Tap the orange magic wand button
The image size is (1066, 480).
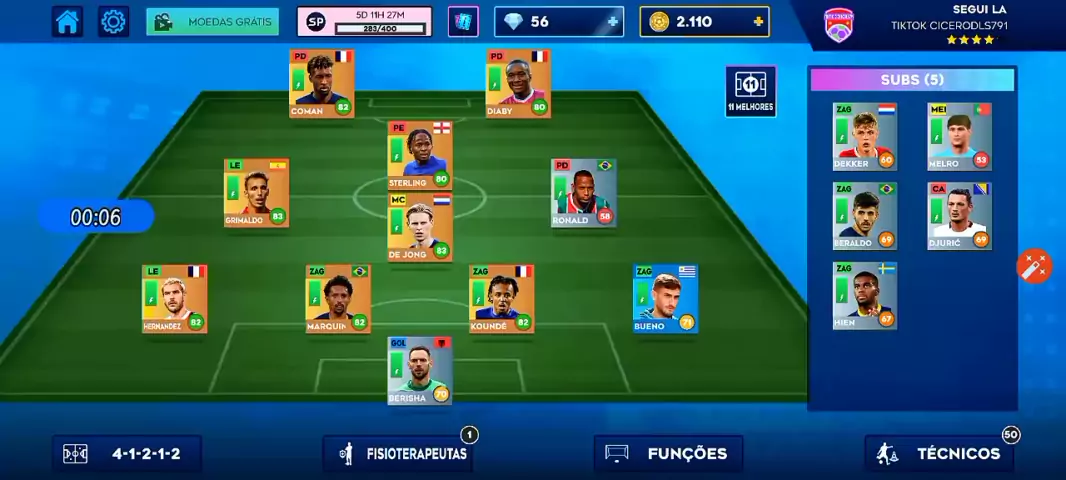click(1034, 266)
